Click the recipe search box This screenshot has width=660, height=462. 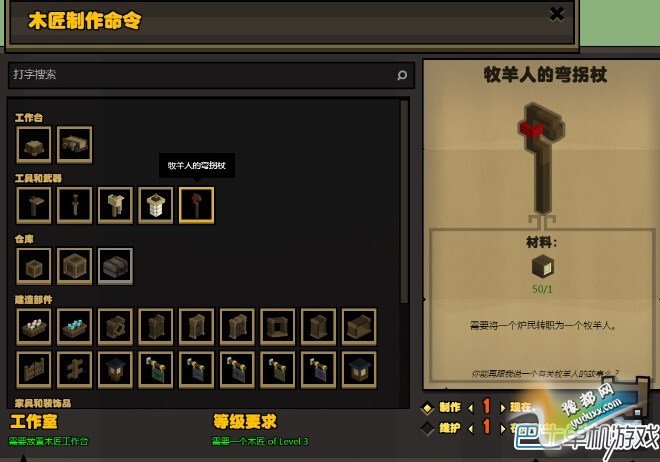click(200, 75)
